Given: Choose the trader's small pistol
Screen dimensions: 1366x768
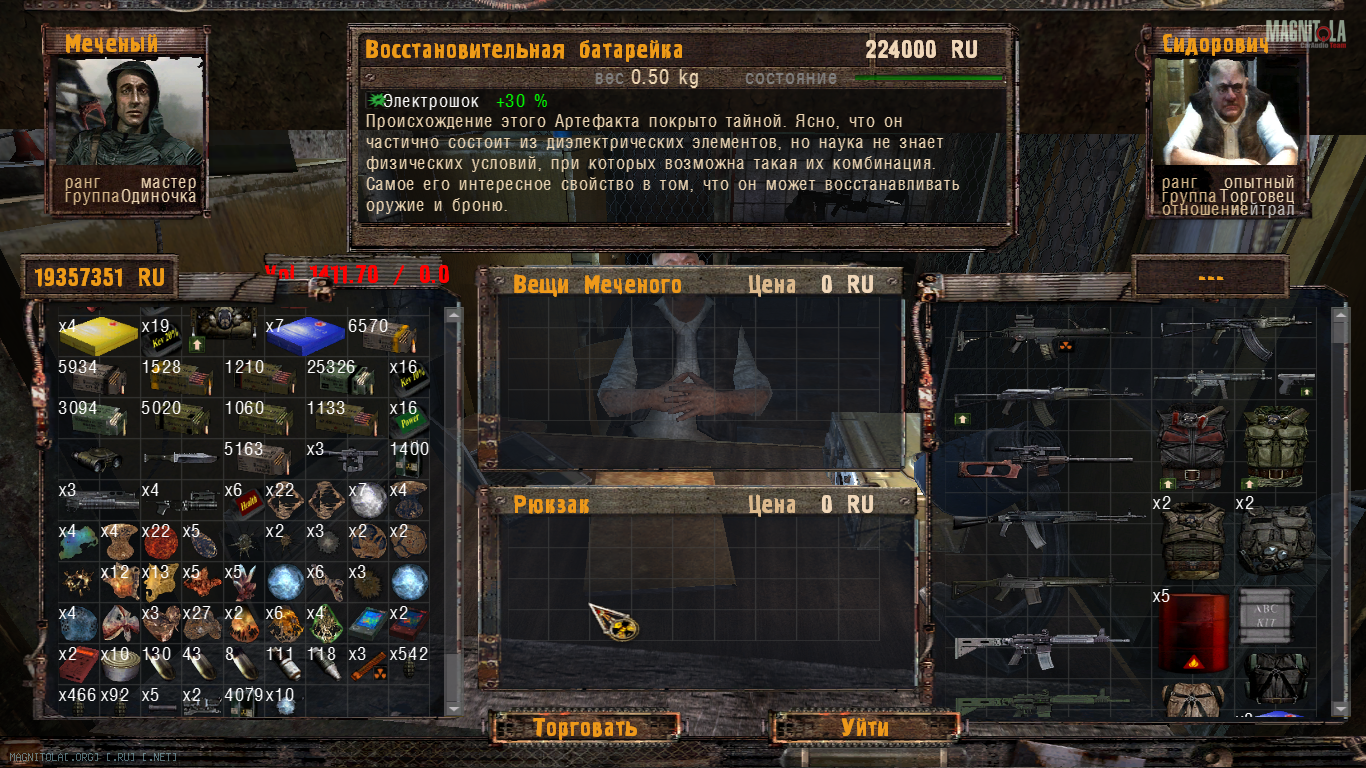Looking at the screenshot, I should pyautogui.click(x=1297, y=383).
